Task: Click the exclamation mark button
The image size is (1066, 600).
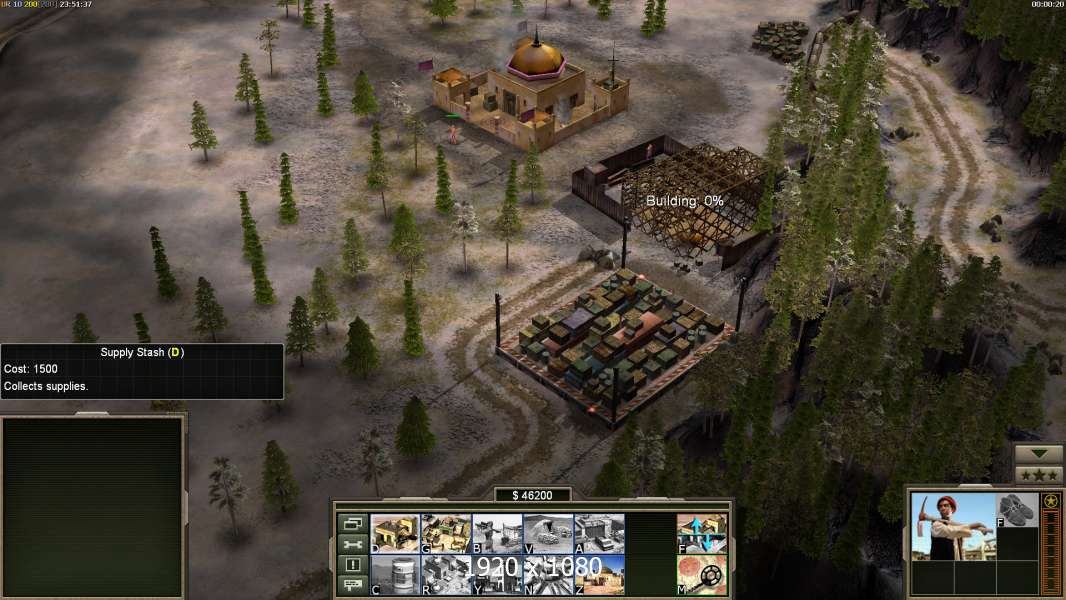Action: 352,565
